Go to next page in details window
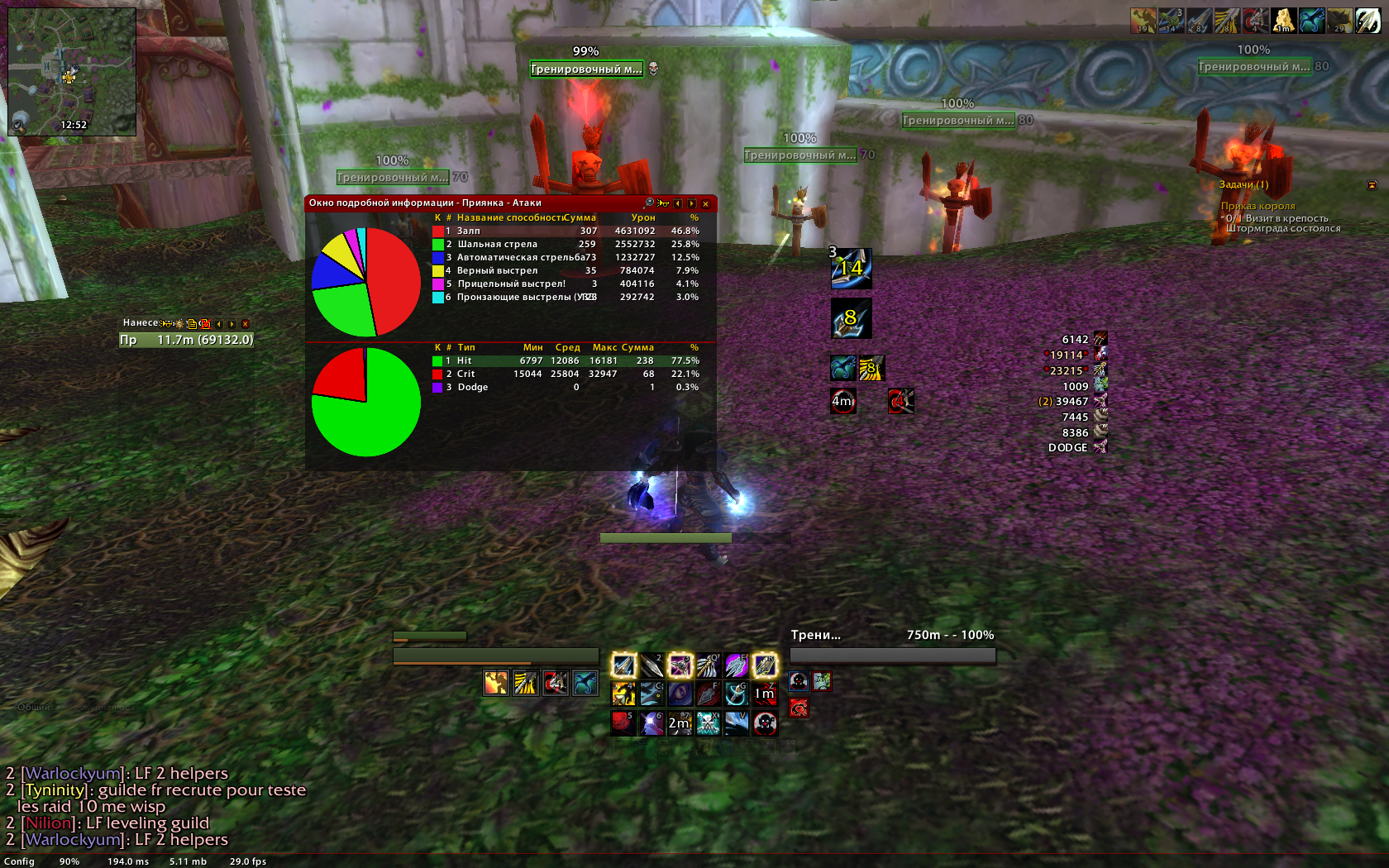 692,203
